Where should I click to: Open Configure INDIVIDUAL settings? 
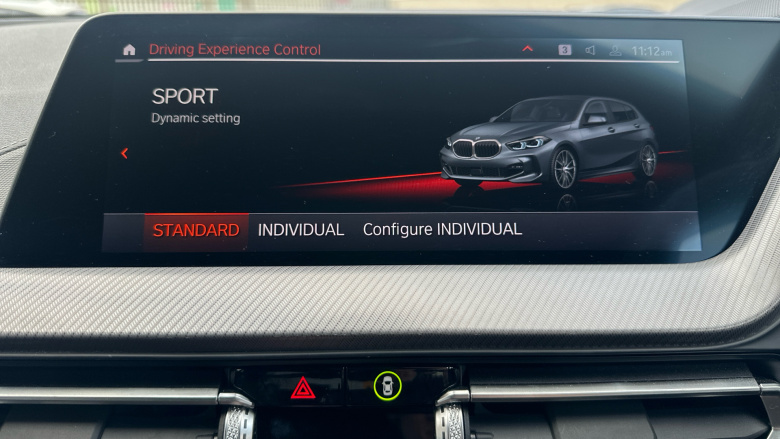(x=442, y=230)
